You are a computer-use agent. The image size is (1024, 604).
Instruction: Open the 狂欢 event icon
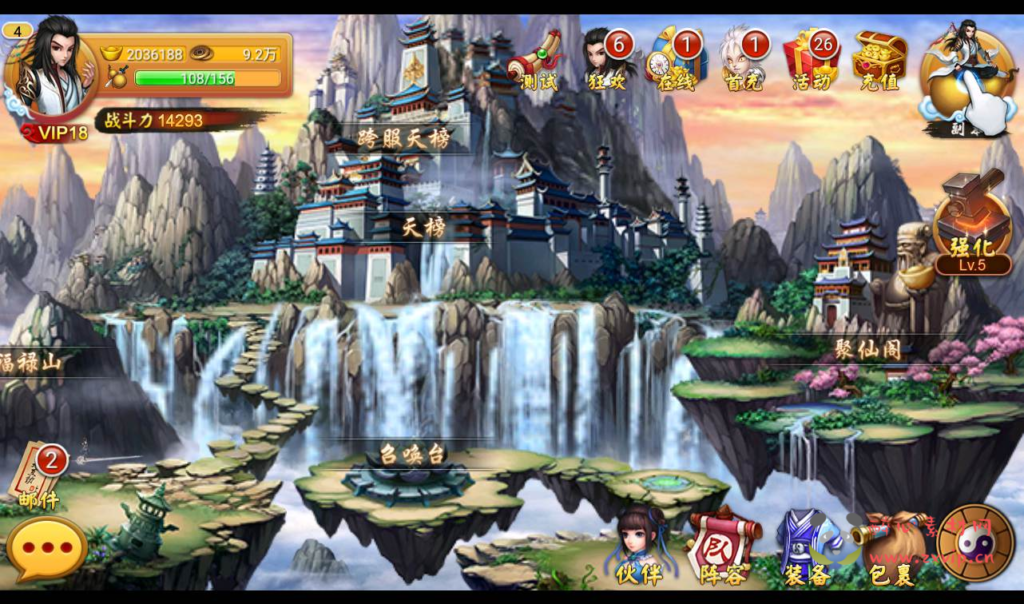point(608,60)
